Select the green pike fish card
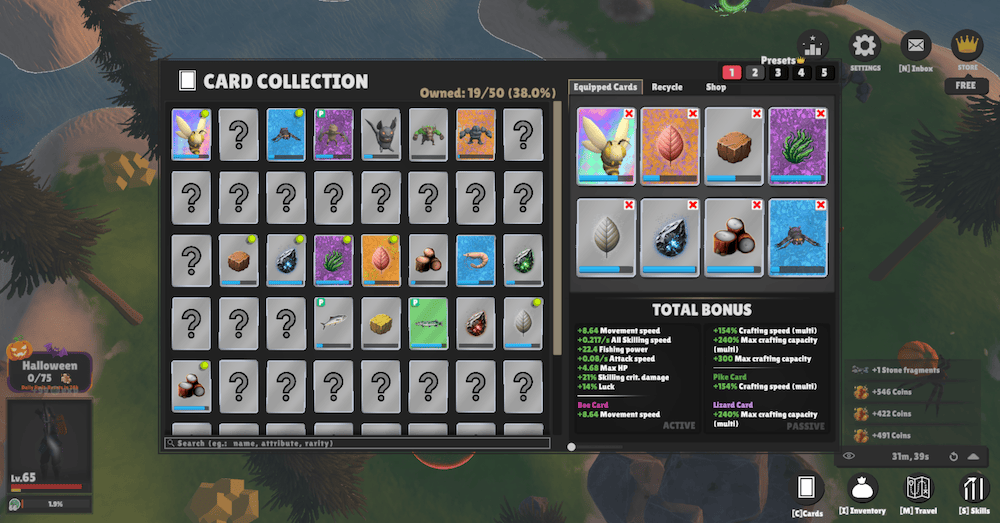This screenshot has width=1000, height=523. point(427,322)
